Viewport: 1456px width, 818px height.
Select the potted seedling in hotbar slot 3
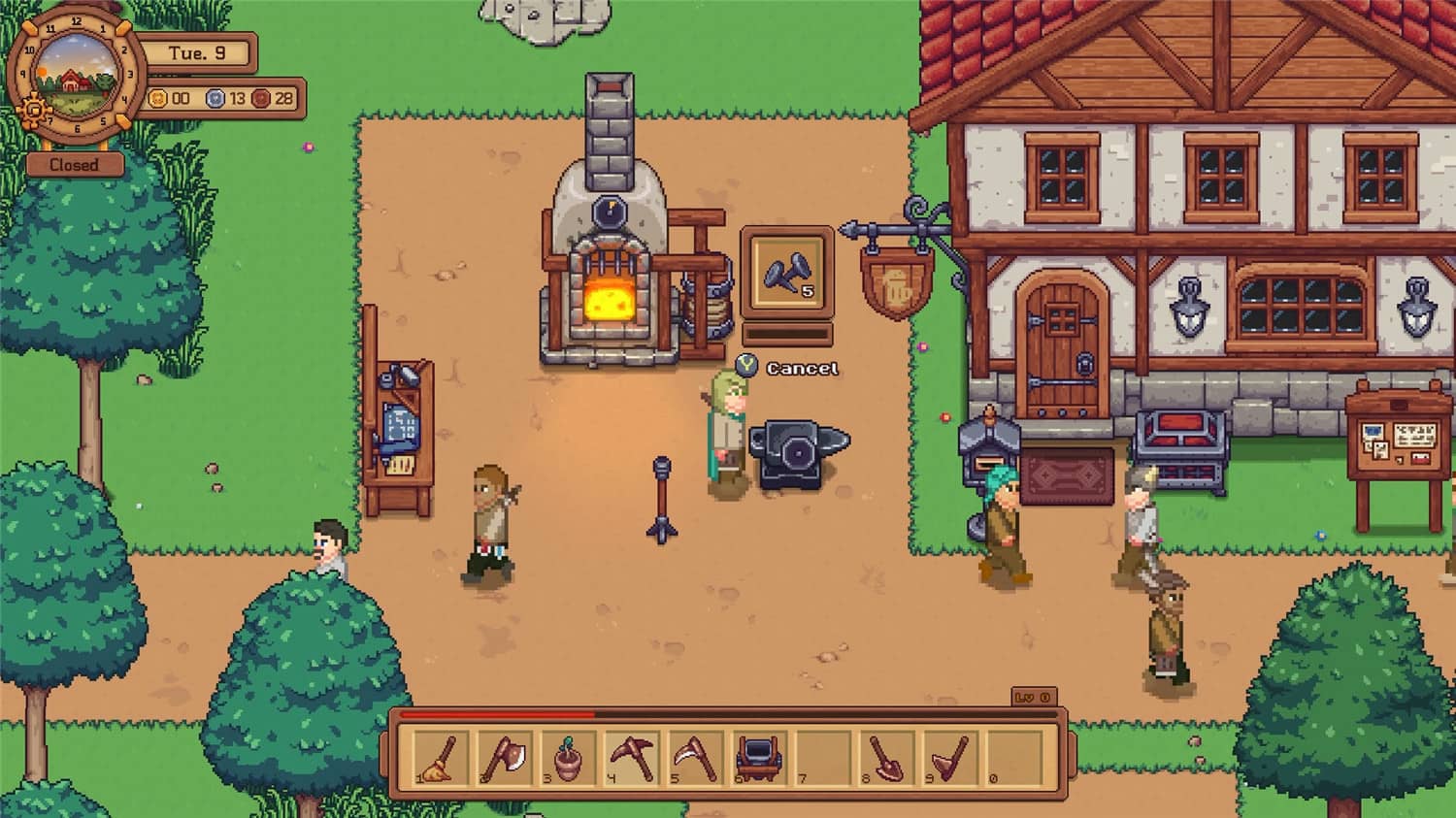568,762
